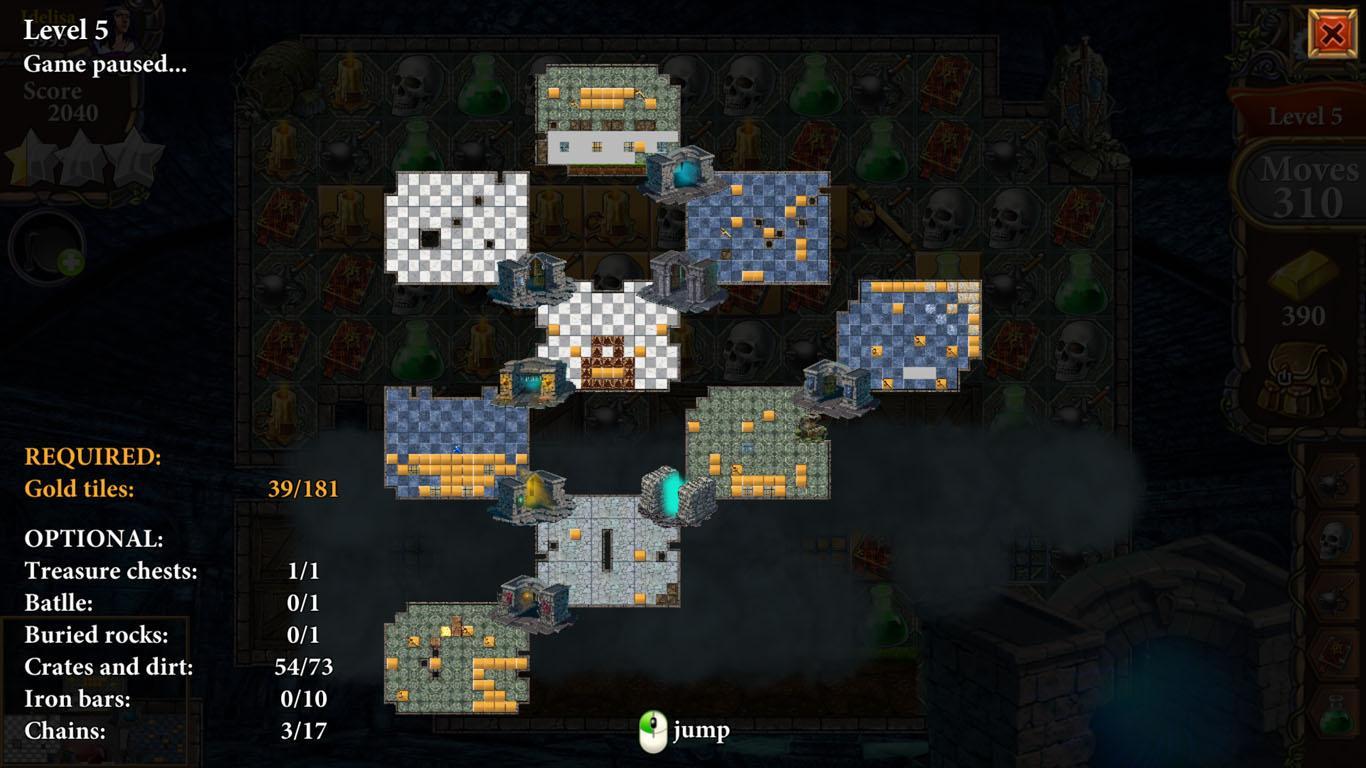Jump to the white room with black holes
The width and height of the screenshot is (1366, 768).
click(456, 227)
